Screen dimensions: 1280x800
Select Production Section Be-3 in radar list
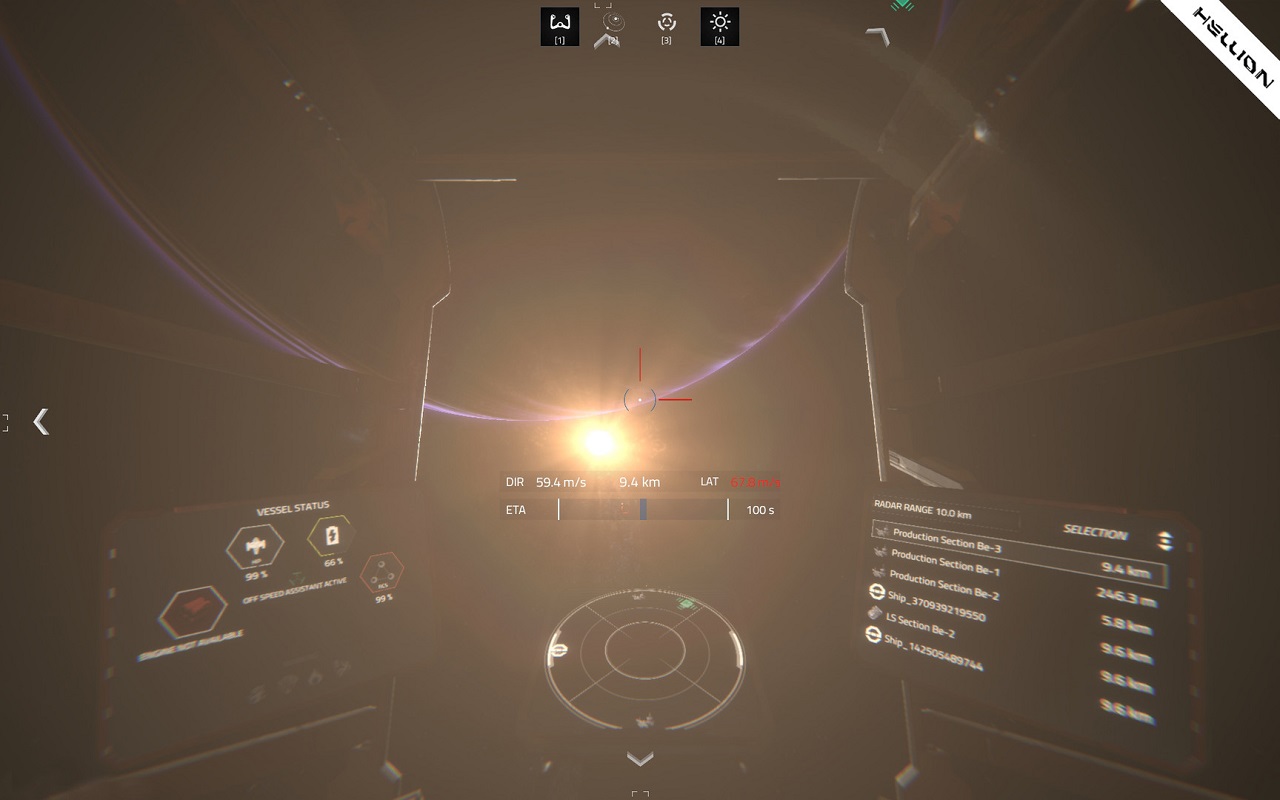click(x=946, y=541)
